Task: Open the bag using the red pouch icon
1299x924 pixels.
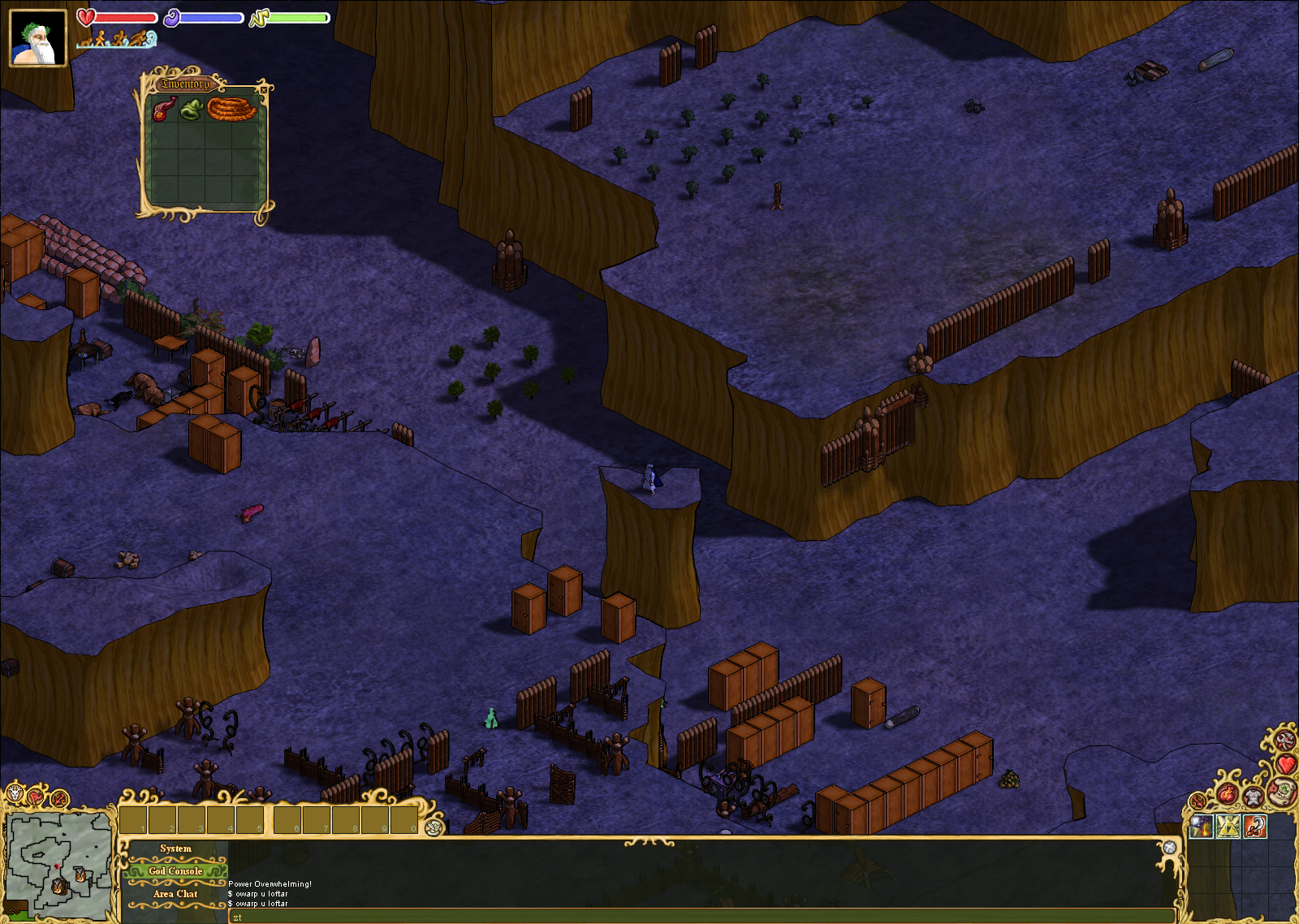Action: 1227,793
